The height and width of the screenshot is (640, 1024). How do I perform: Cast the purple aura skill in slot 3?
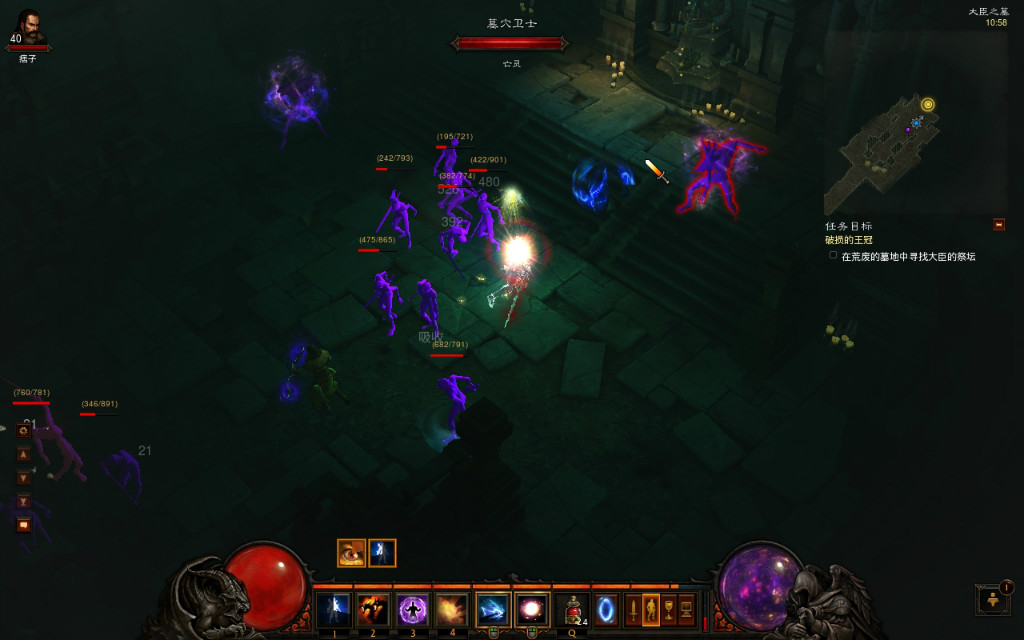412,608
